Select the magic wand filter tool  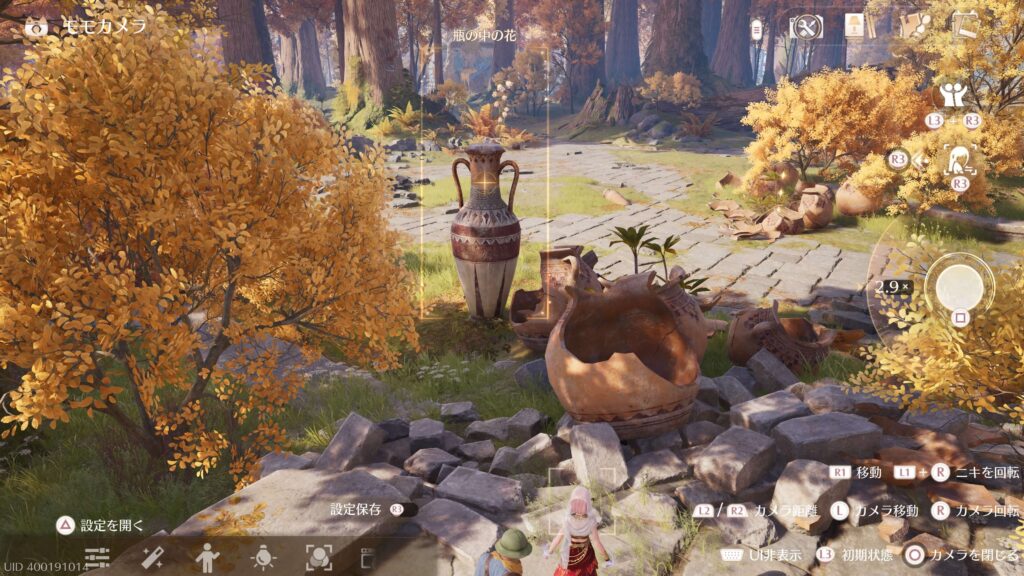(152, 557)
